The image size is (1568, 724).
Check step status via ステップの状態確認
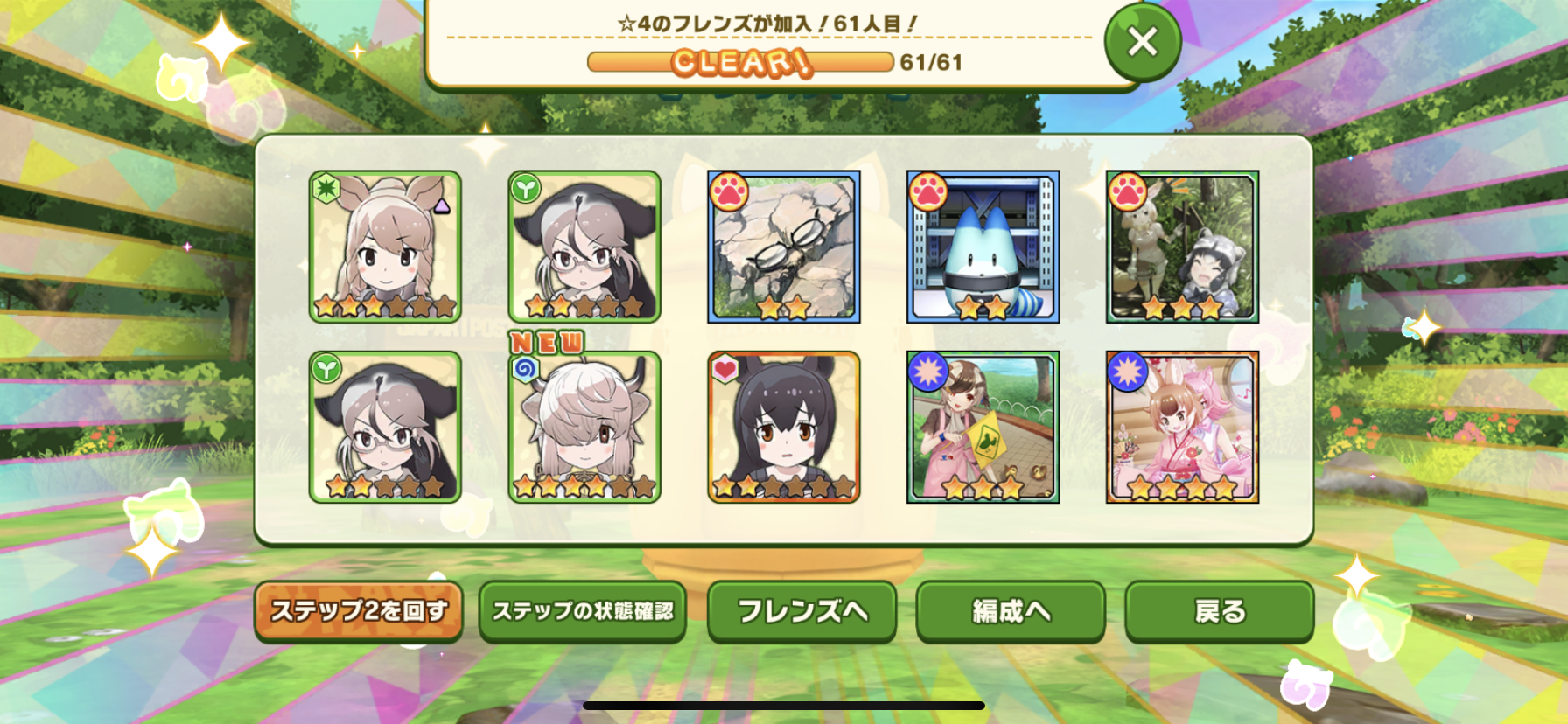[x=583, y=611]
